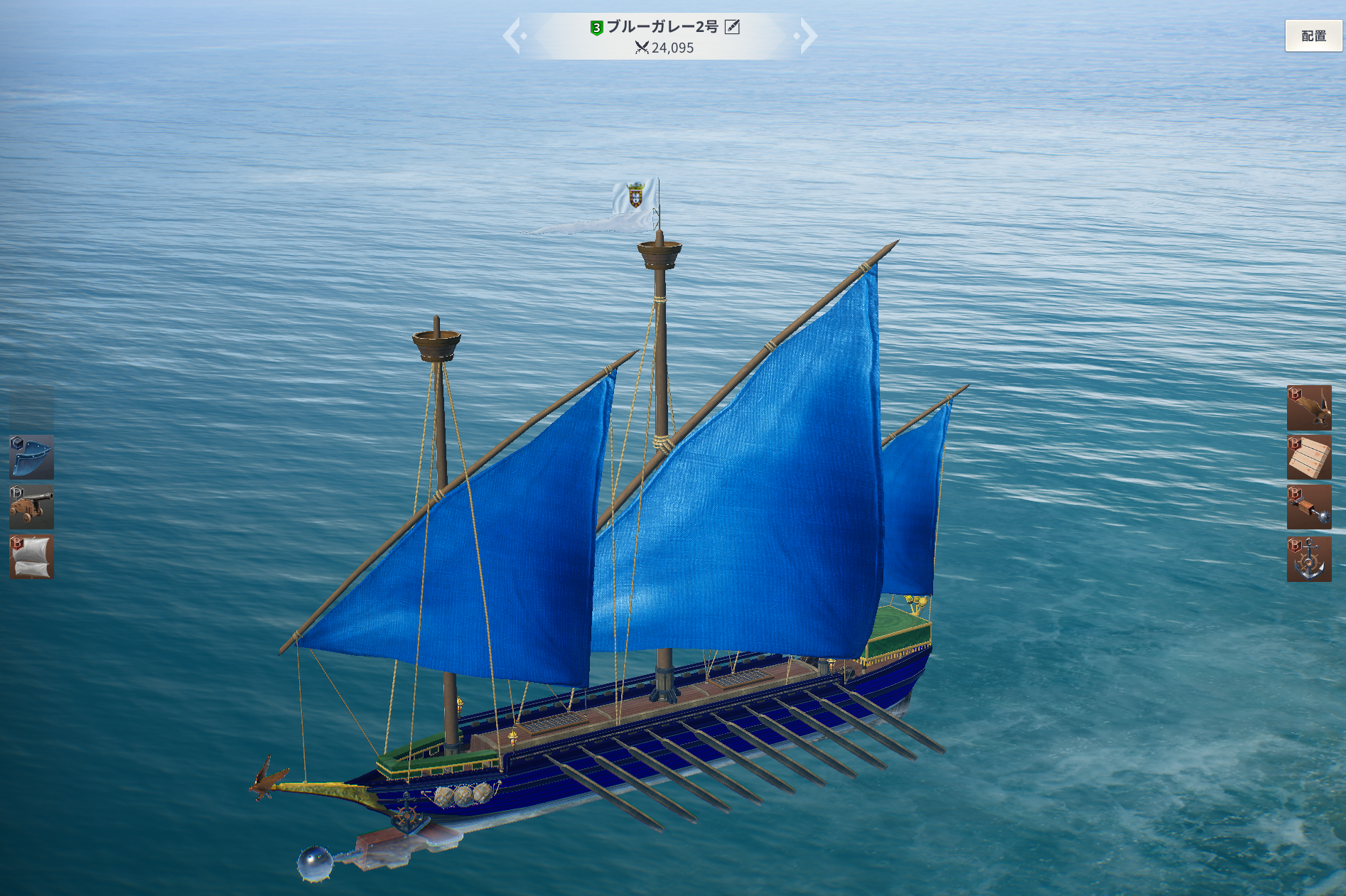Select the eagle figurehead slot

pos(1309,407)
